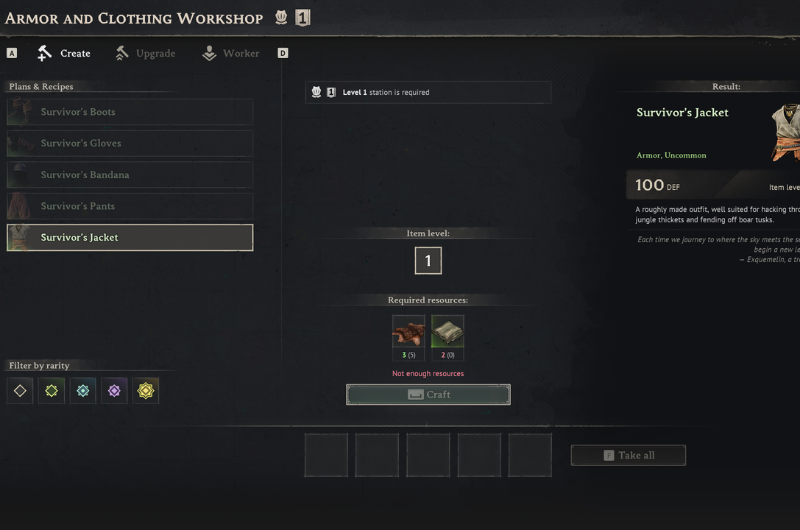Screen dimensions: 800x530
Task: Inspect the leather hide required resource
Action: pyautogui.click(x=408, y=332)
